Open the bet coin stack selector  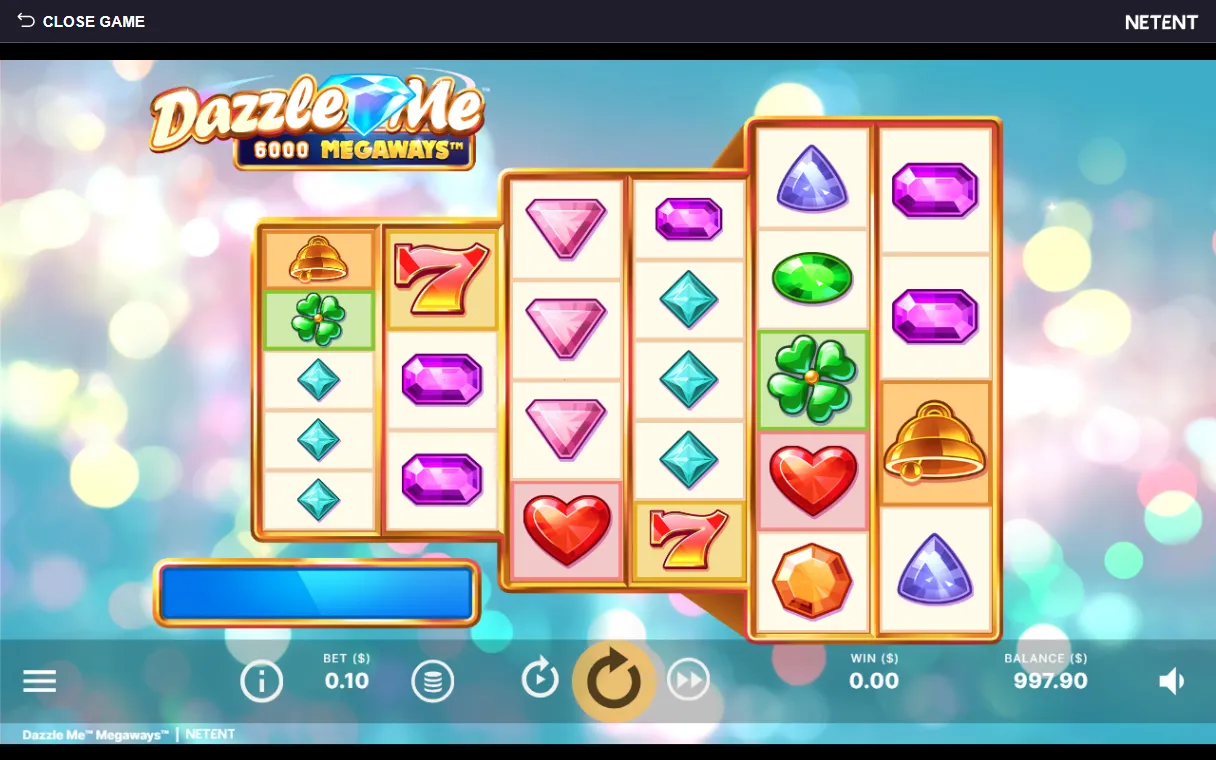point(433,682)
